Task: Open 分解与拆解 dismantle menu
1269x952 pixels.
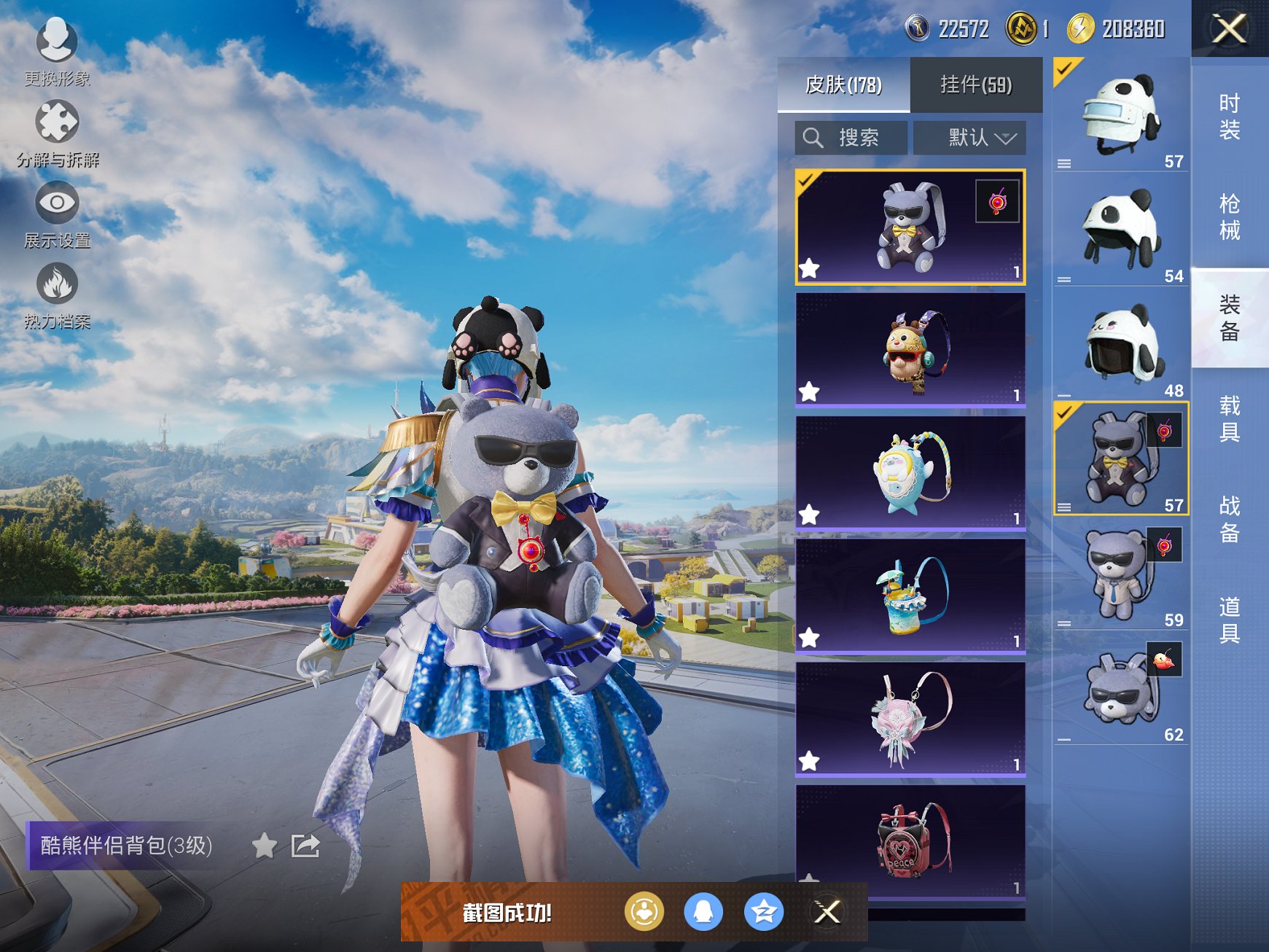Action: pos(57,131)
